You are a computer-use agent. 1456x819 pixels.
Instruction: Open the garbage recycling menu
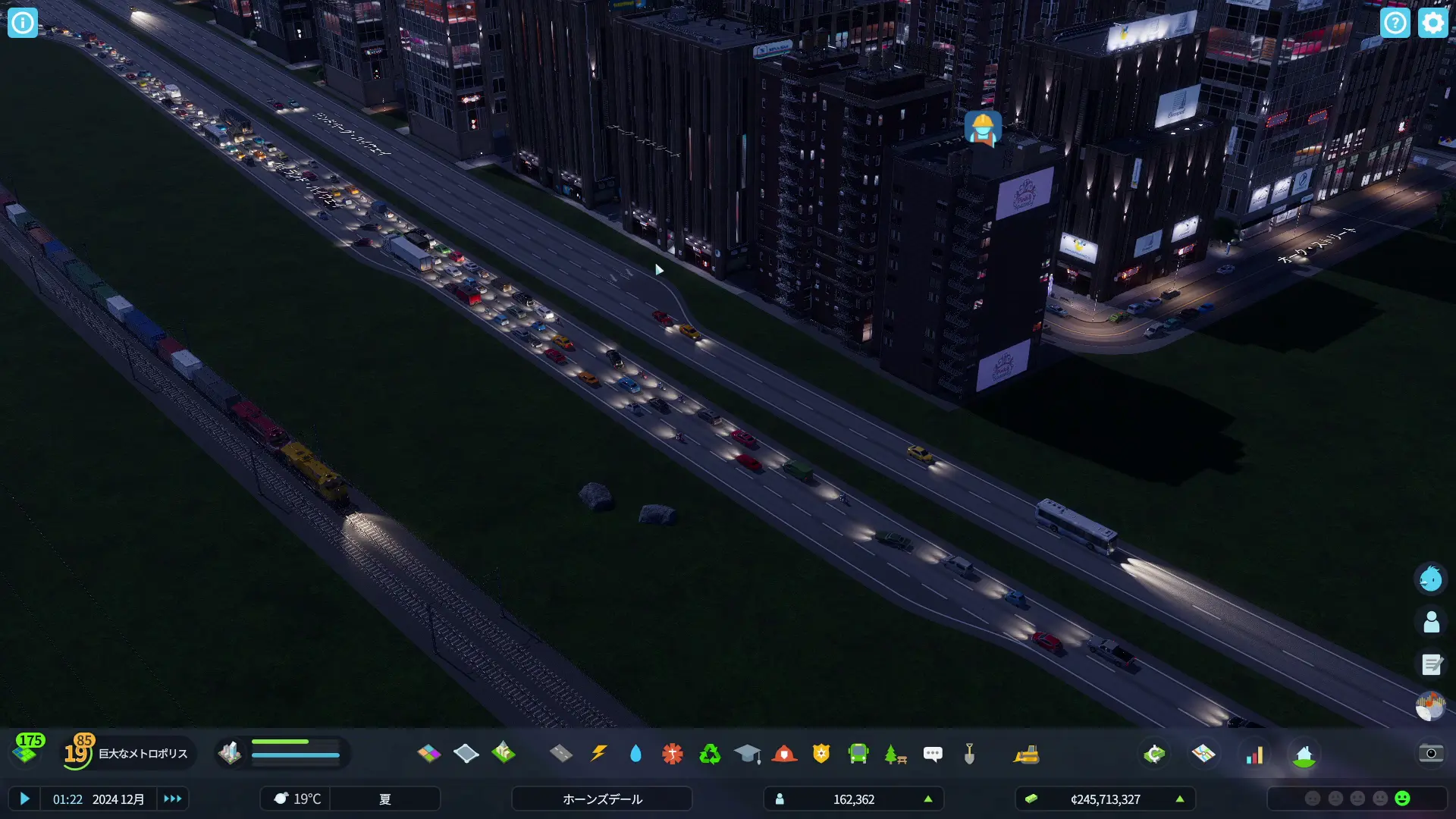(710, 753)
